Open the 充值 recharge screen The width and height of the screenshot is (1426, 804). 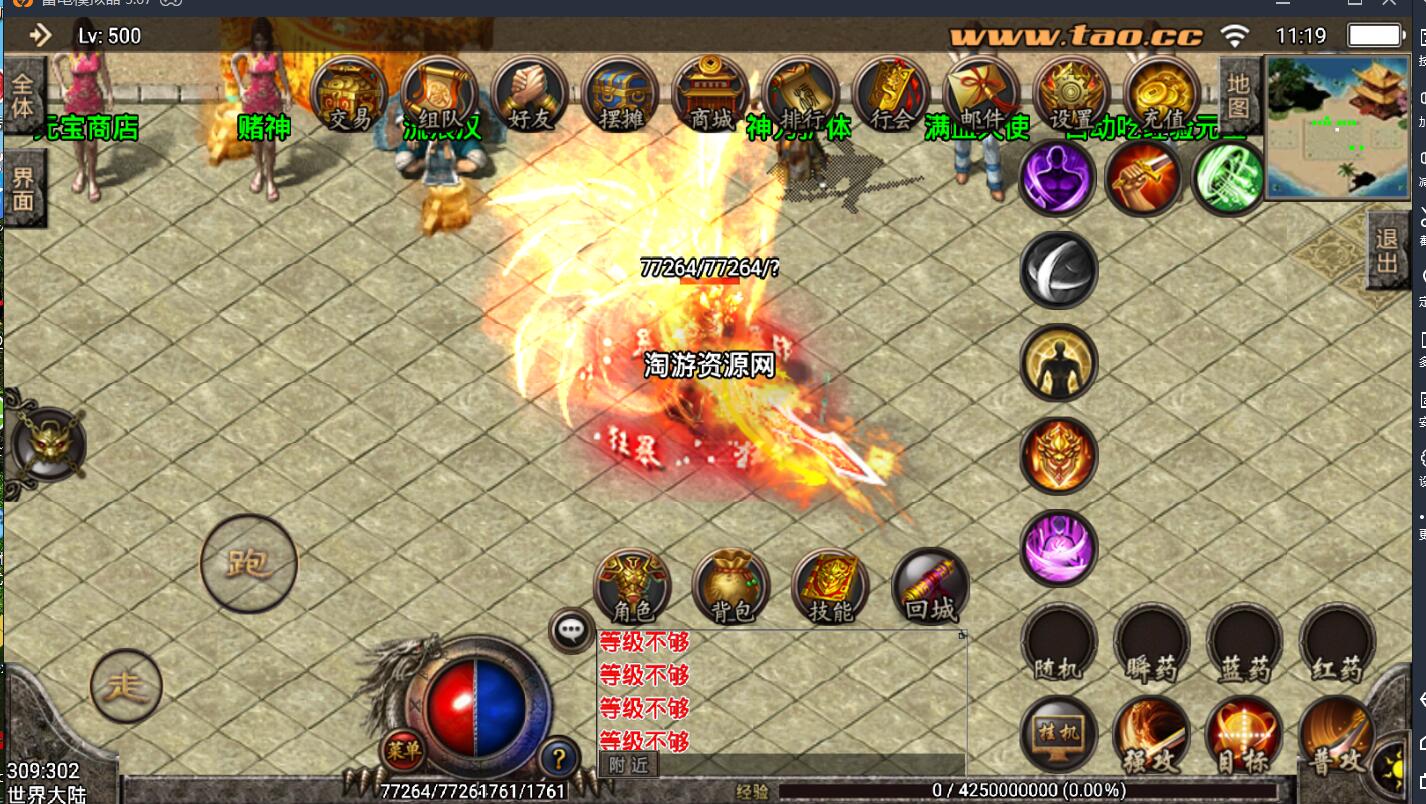pyautogui.click(x=1161, y=94)
